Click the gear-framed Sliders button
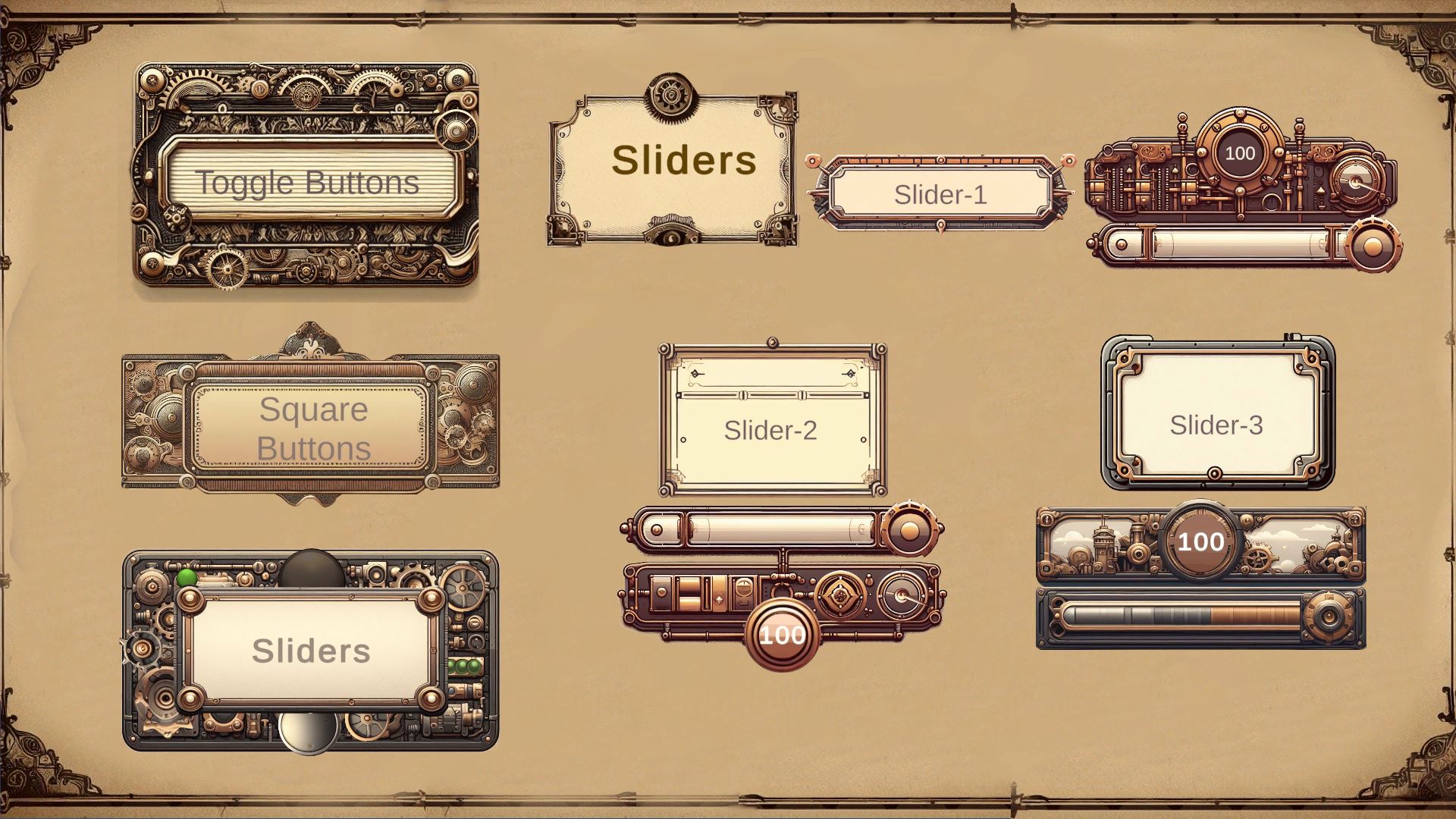The height and width of the screenshot is (819, 1456). click(311, 651)
